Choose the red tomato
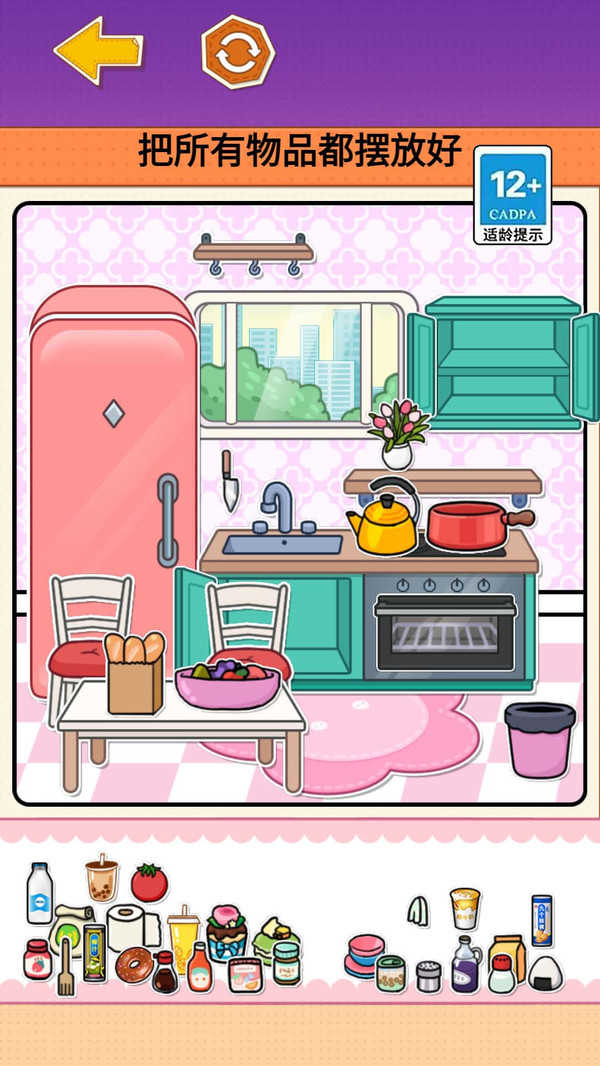The image size is (600, 1066). [x=149, y=883]
